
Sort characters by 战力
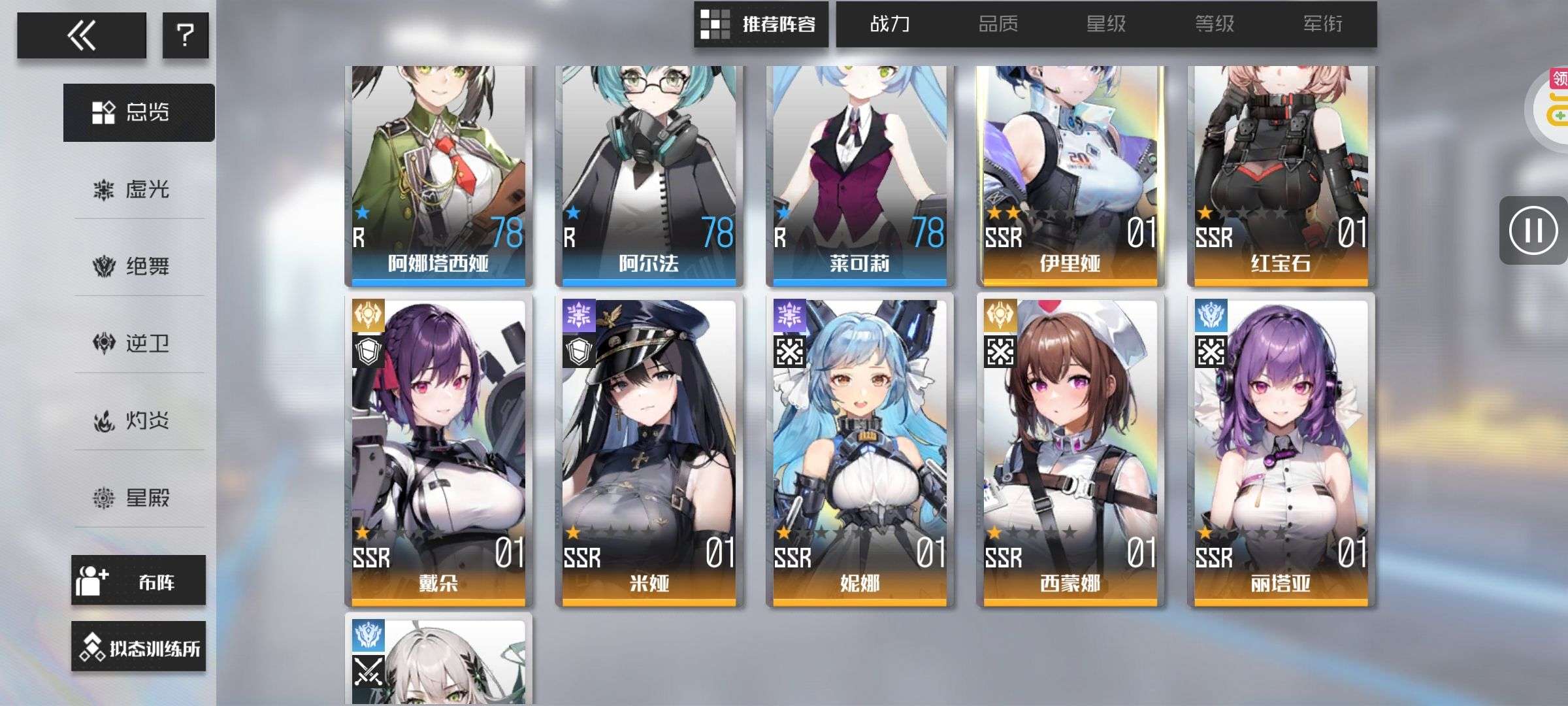tap(890, 25)
